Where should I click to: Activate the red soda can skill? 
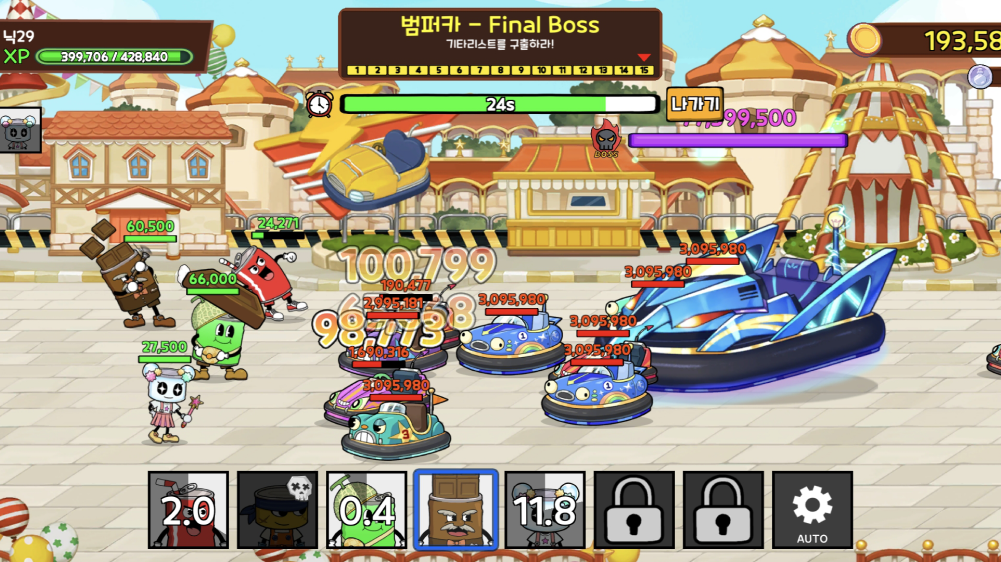(x=189, y=510)
